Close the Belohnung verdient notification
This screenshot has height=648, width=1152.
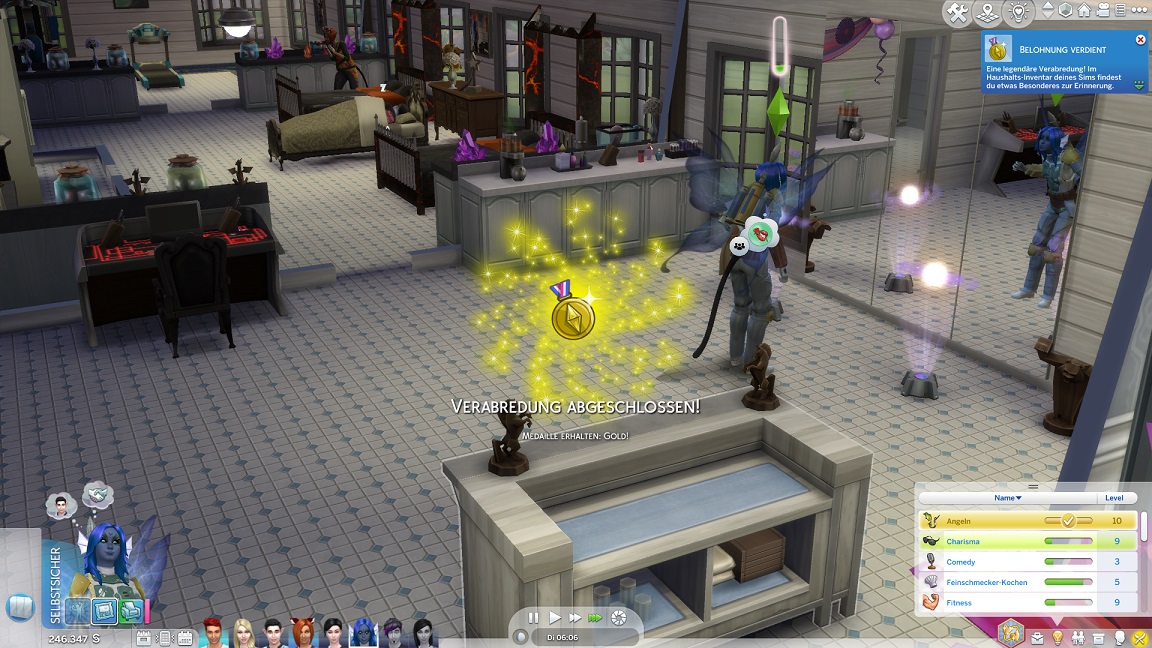click(x=1140, y=40)
